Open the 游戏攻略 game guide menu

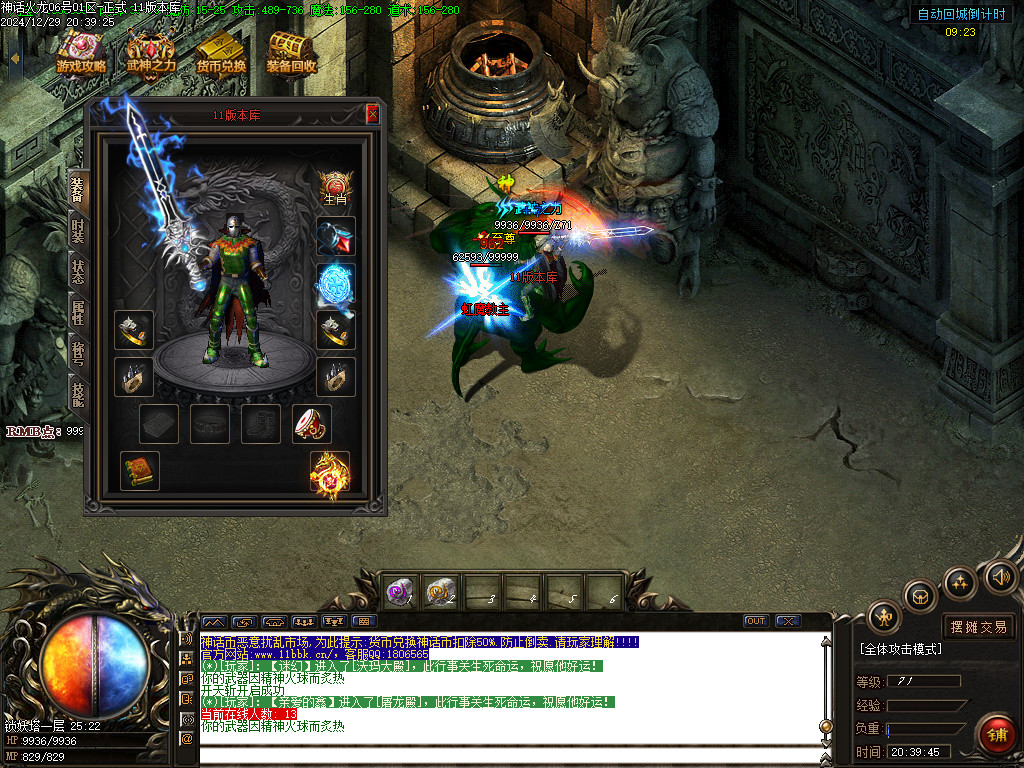click(x=81, y=54)
